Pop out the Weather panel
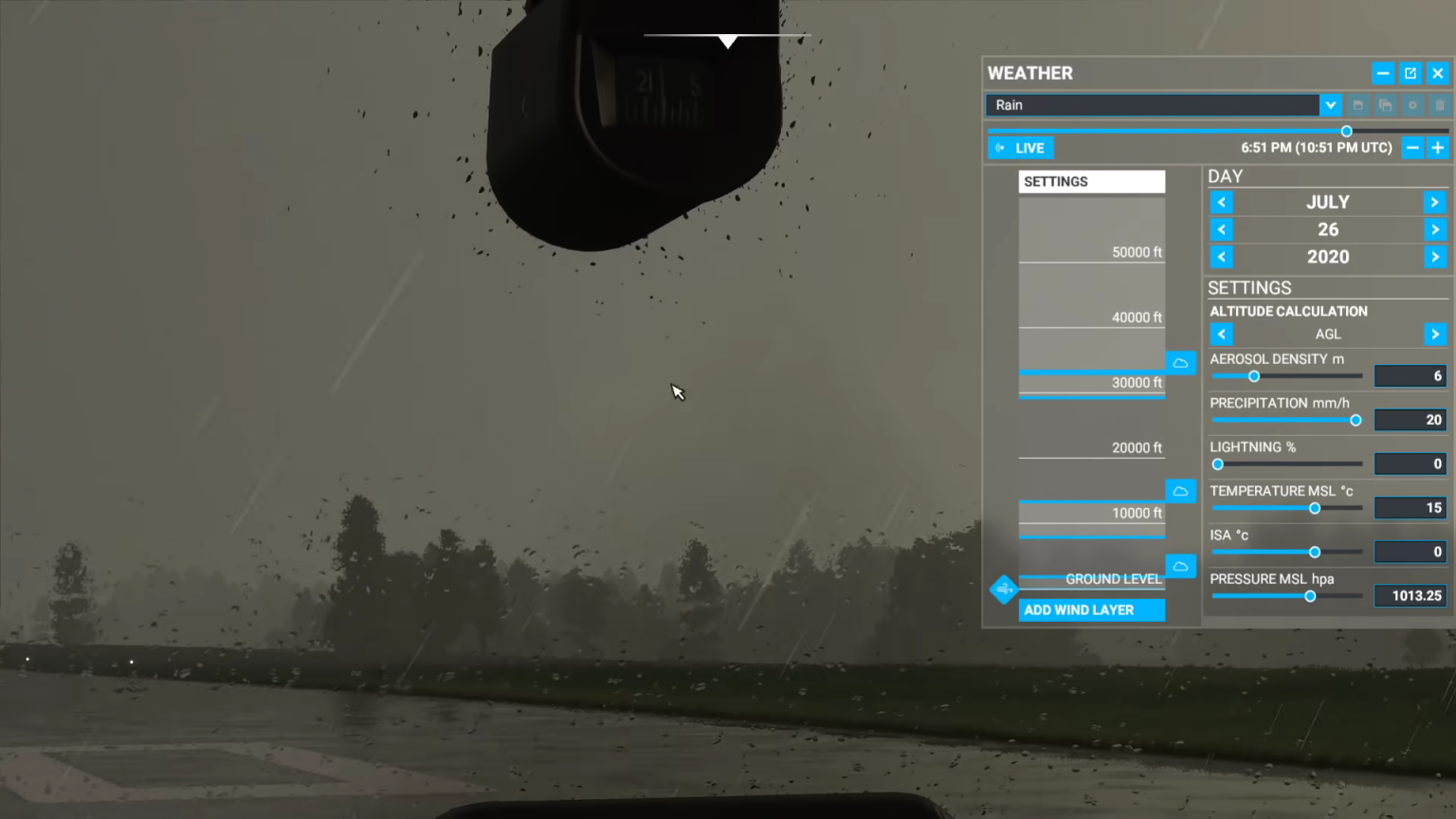Screen dimensions: 1456x819 point(1410,73)
